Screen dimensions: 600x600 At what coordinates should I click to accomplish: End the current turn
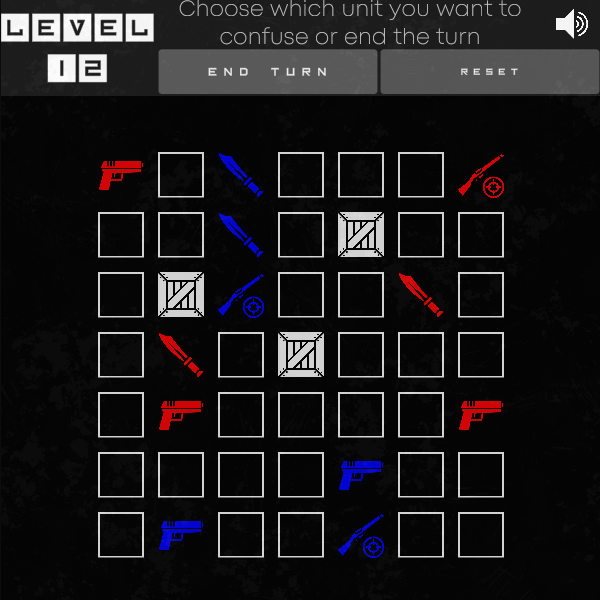[268, 72]
